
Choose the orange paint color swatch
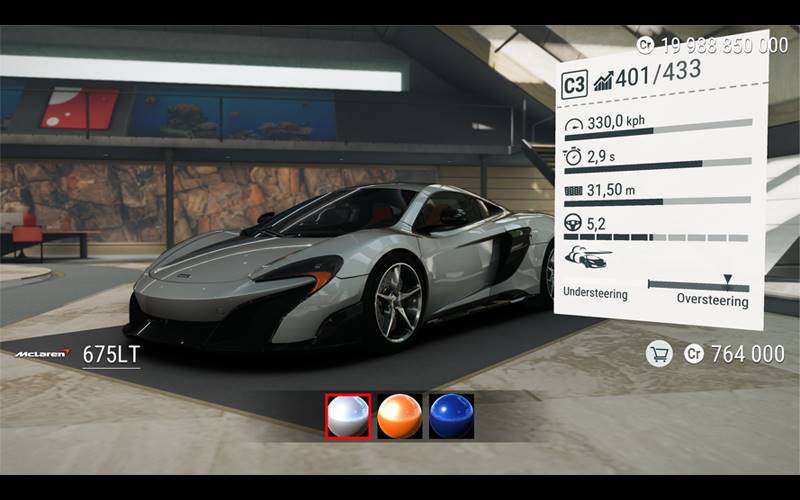pyautogui.click(x=400, y=416)
